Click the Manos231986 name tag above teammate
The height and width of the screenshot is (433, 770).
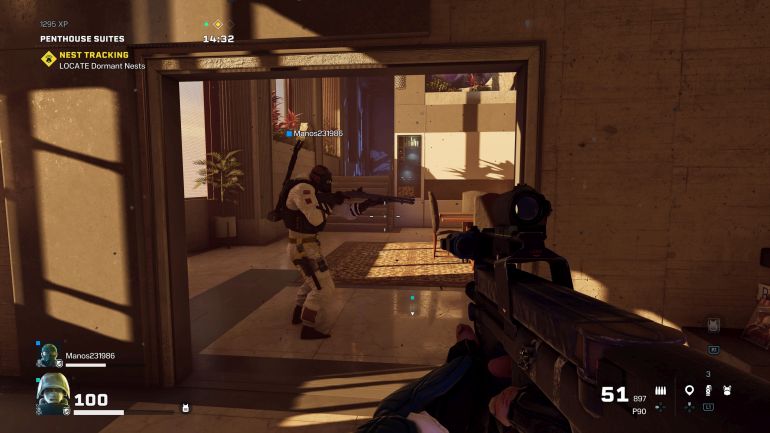coord(316,133)
